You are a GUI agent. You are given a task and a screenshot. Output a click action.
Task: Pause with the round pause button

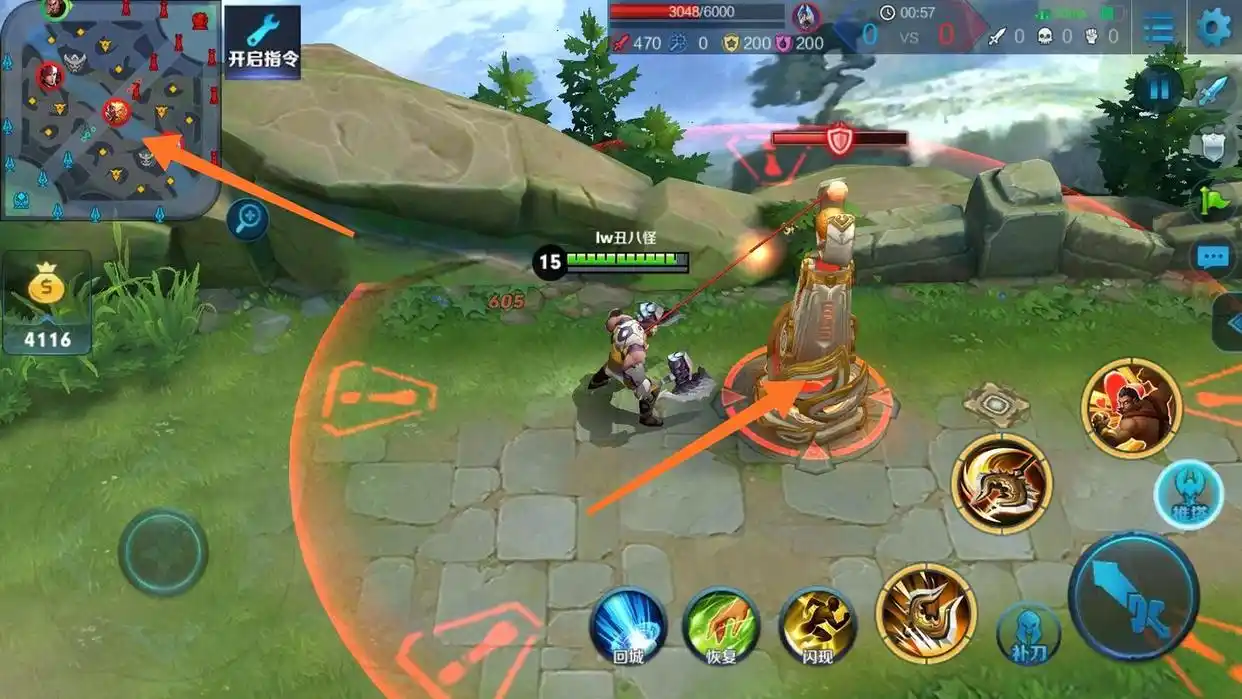coord(1158,89)
